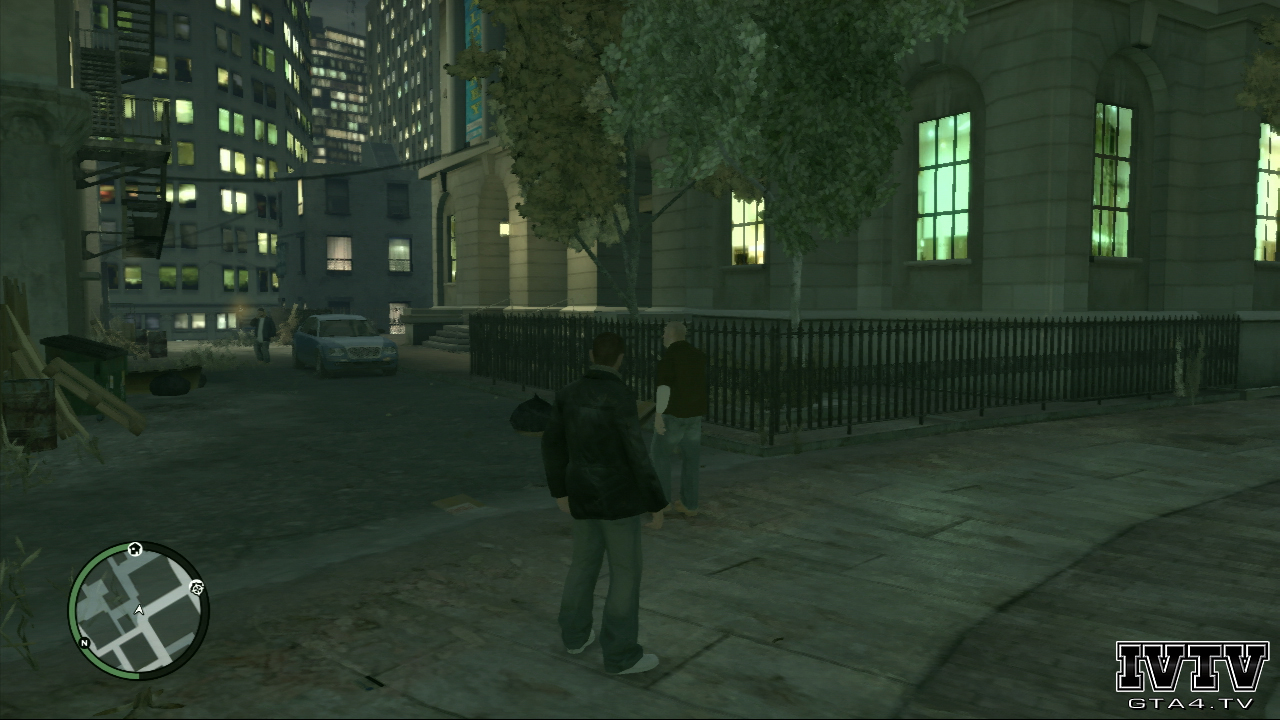Click the circular minimap

138,611
